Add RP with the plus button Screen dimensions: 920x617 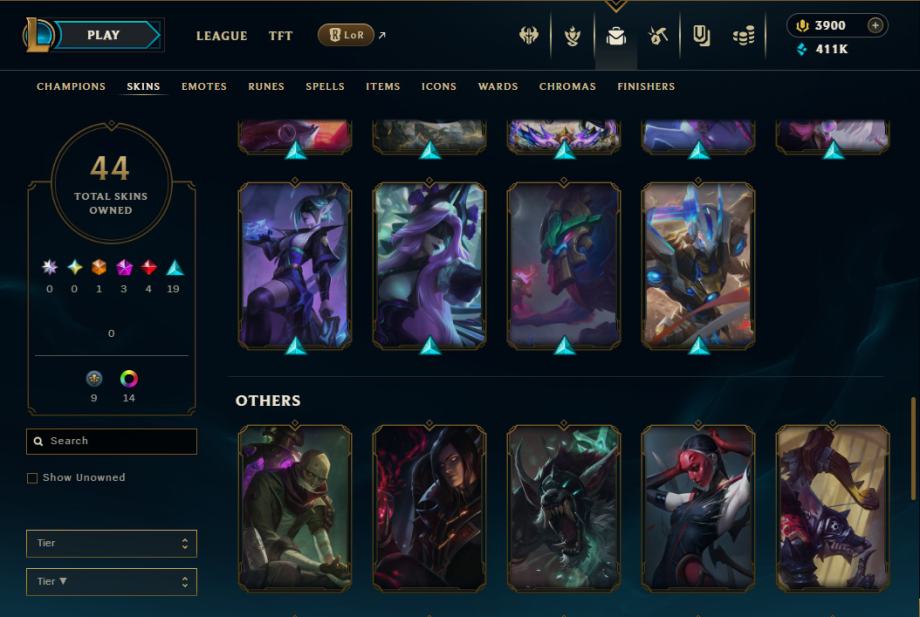click(875, 26)
